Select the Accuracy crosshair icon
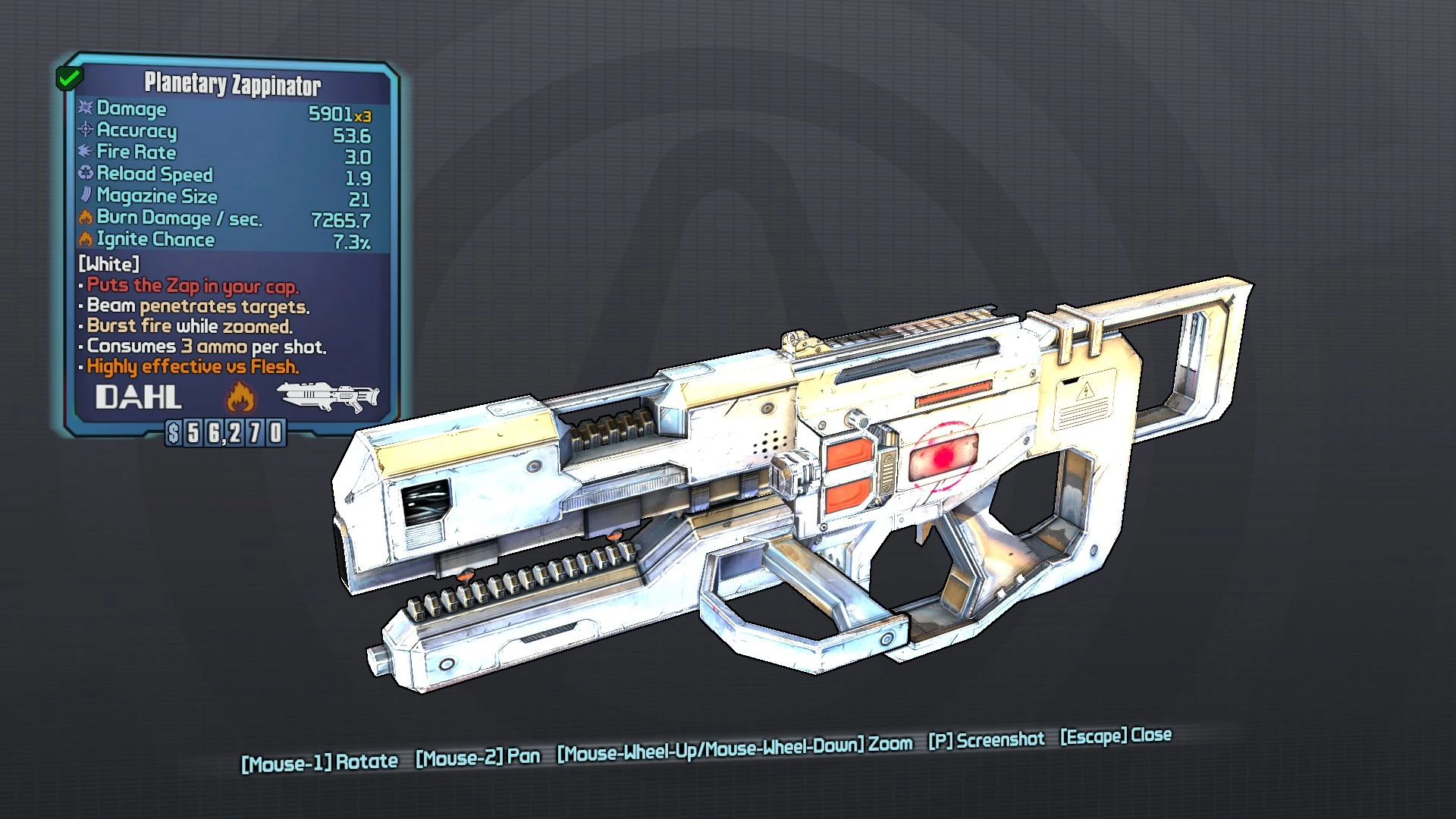 pyautogui.click(x=86, y=130)
